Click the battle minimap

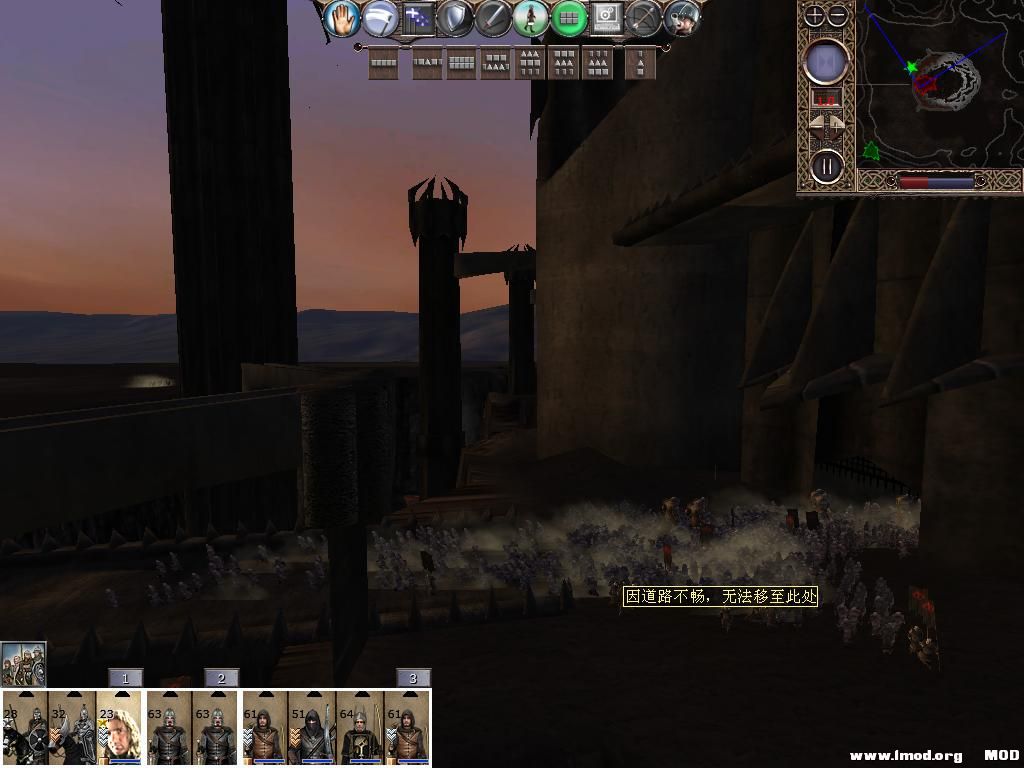point(939,84)
